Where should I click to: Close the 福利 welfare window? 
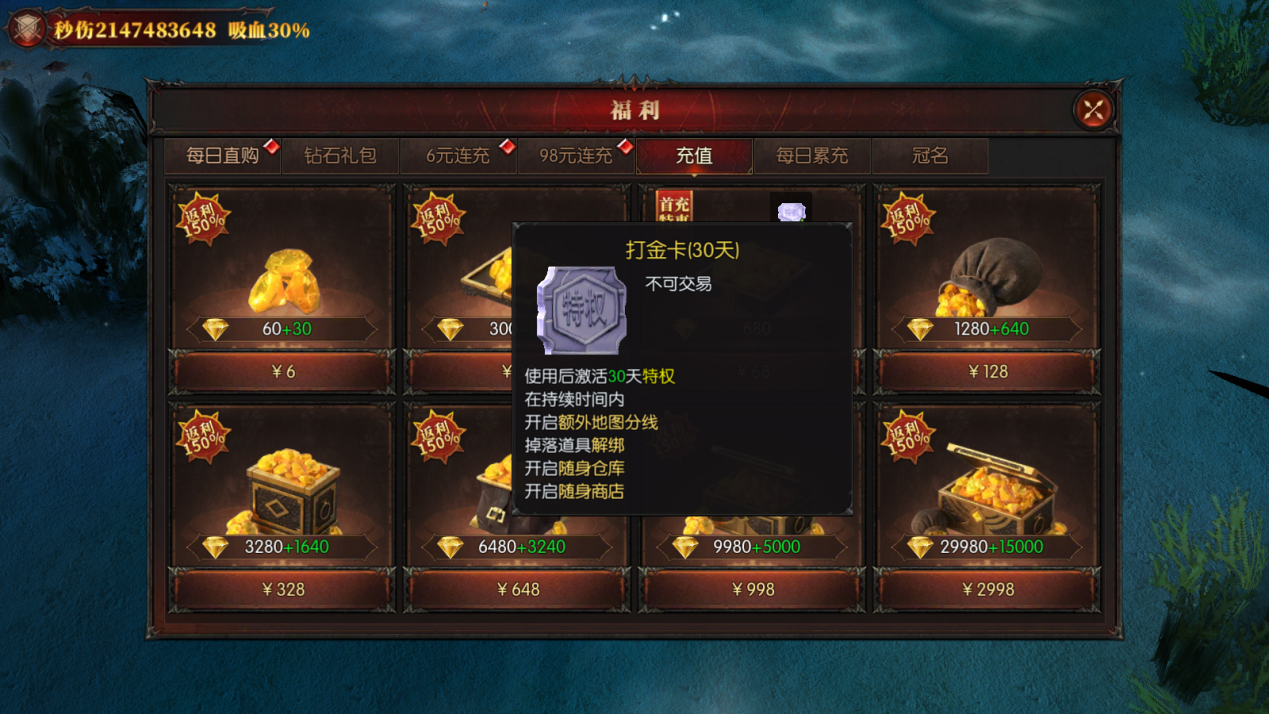click(1093, 109)
